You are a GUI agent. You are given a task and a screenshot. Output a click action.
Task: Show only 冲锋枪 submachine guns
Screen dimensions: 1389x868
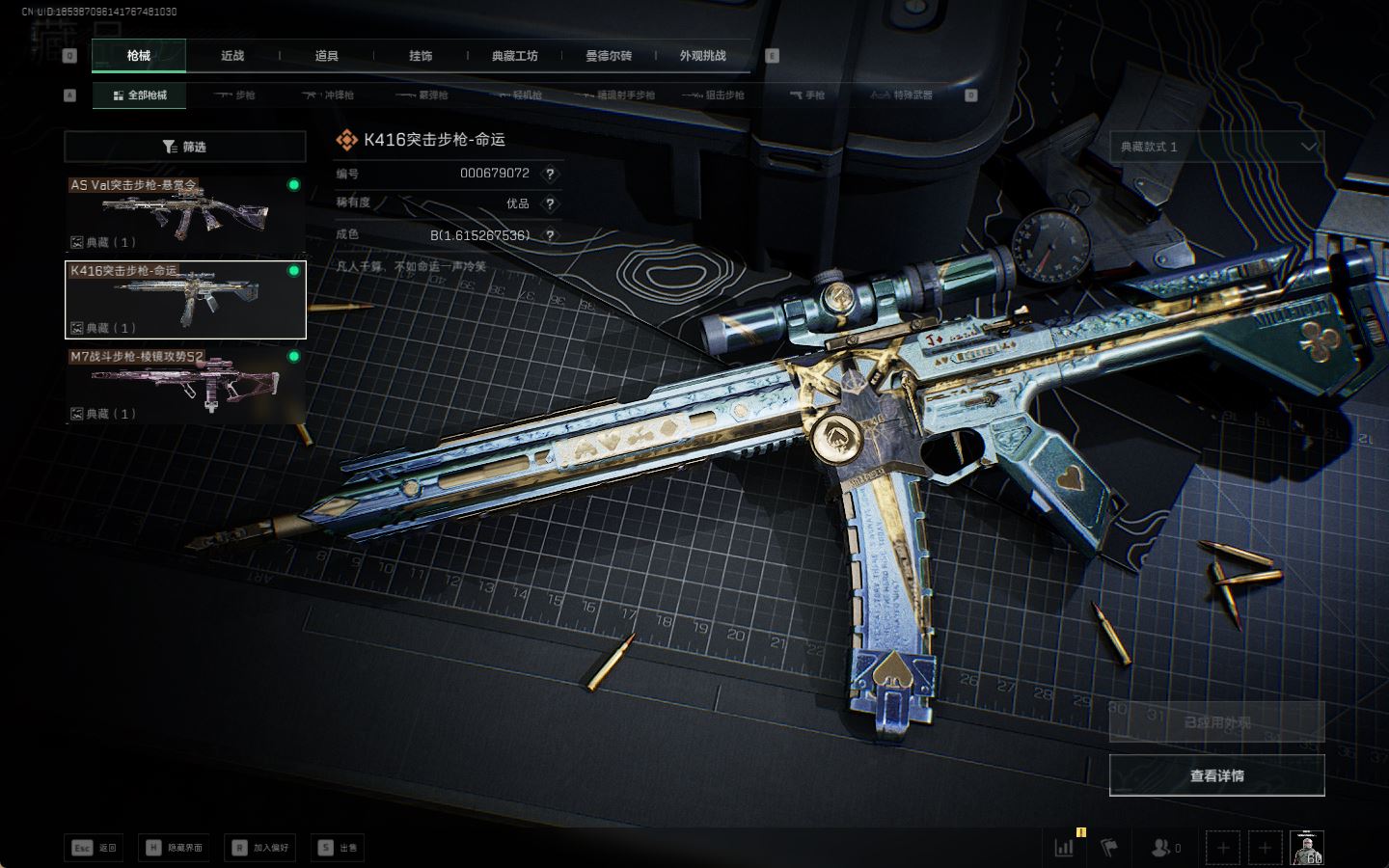click(x=329, y=95)
